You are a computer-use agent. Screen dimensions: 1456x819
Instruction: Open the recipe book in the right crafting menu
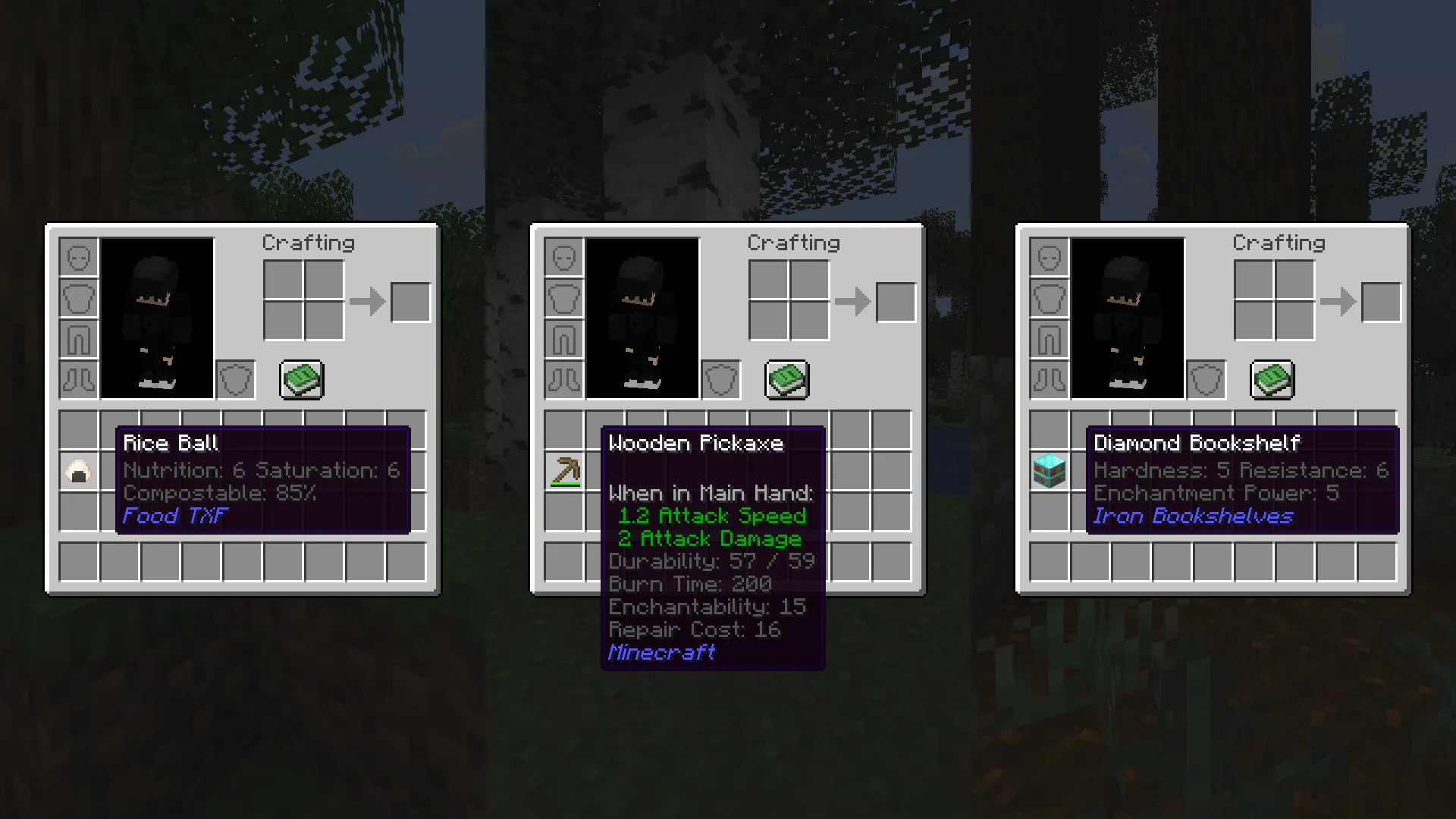[1272, 380]
